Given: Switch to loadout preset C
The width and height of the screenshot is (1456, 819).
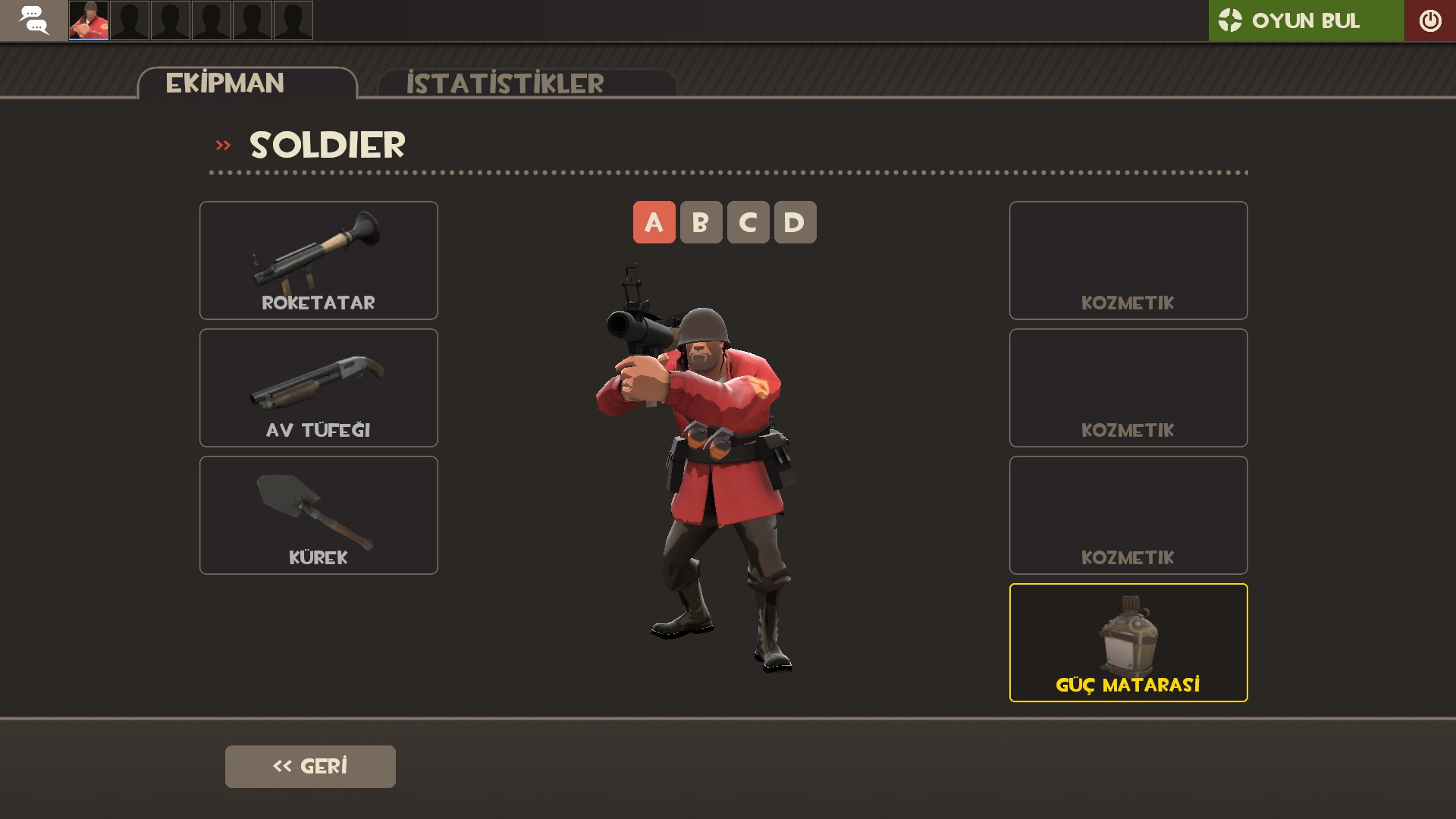Looking at the screenshot, I should (748, 222).
